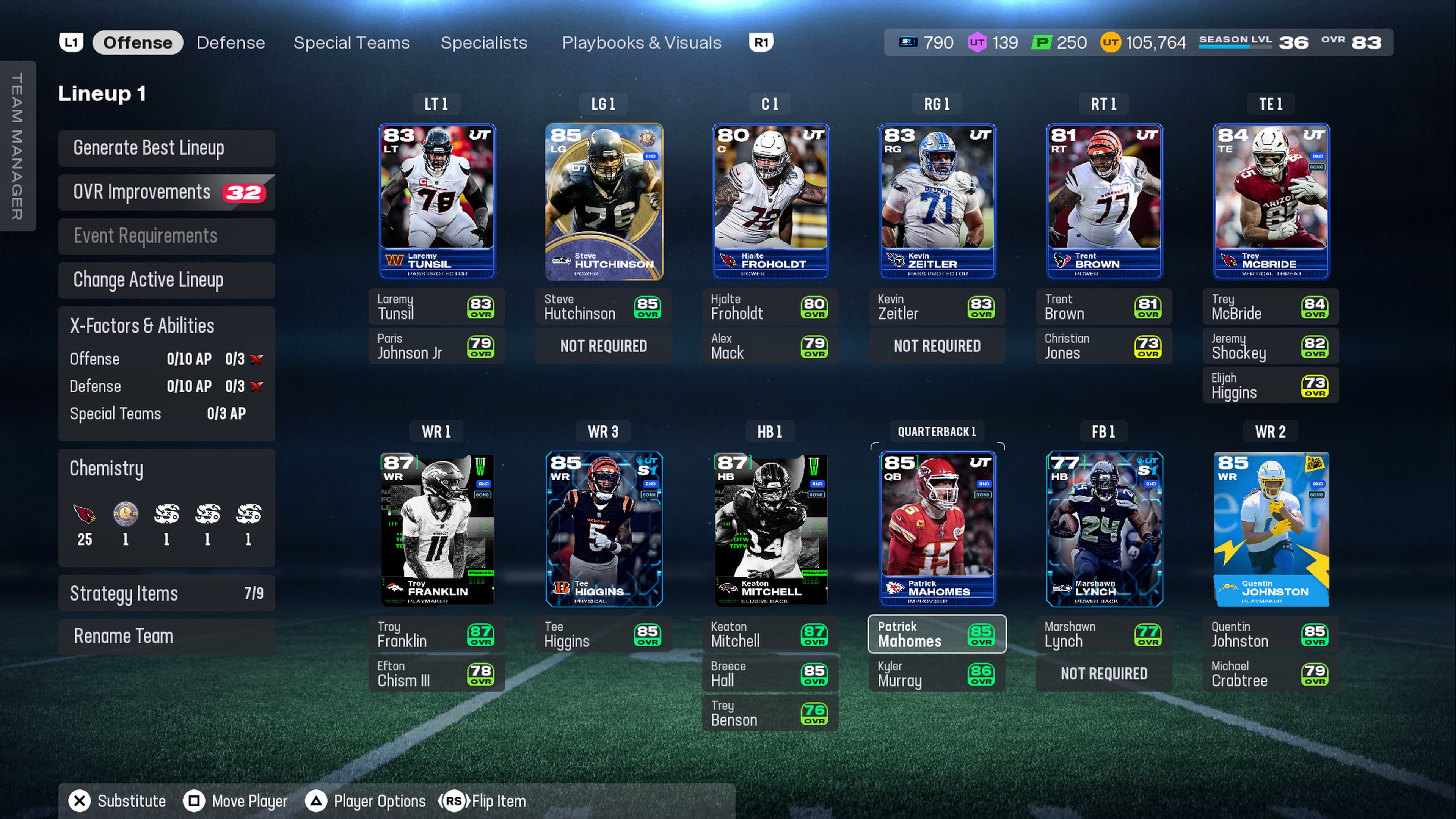Select backup quarterback Kyler Murray row

click(x=937, y=674)
